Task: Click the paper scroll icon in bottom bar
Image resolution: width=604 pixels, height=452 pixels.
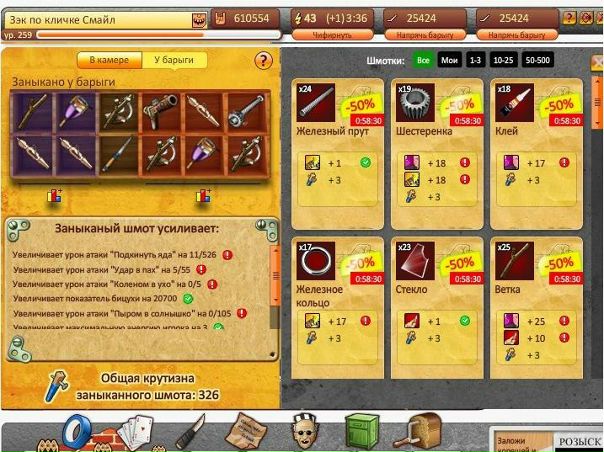Action: [x=243, y=431]
